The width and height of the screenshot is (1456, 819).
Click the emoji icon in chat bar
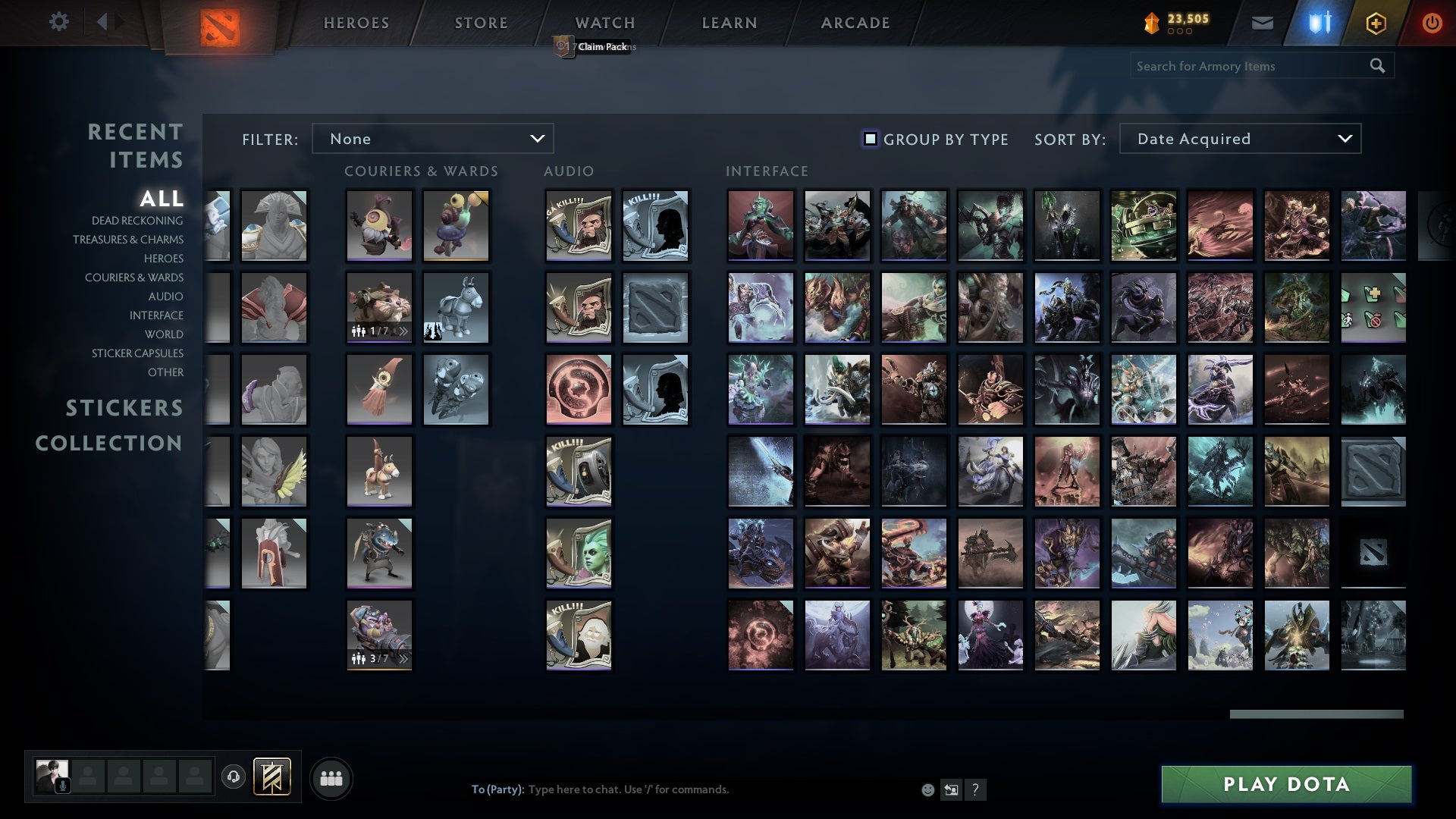[x=928, y=789]
